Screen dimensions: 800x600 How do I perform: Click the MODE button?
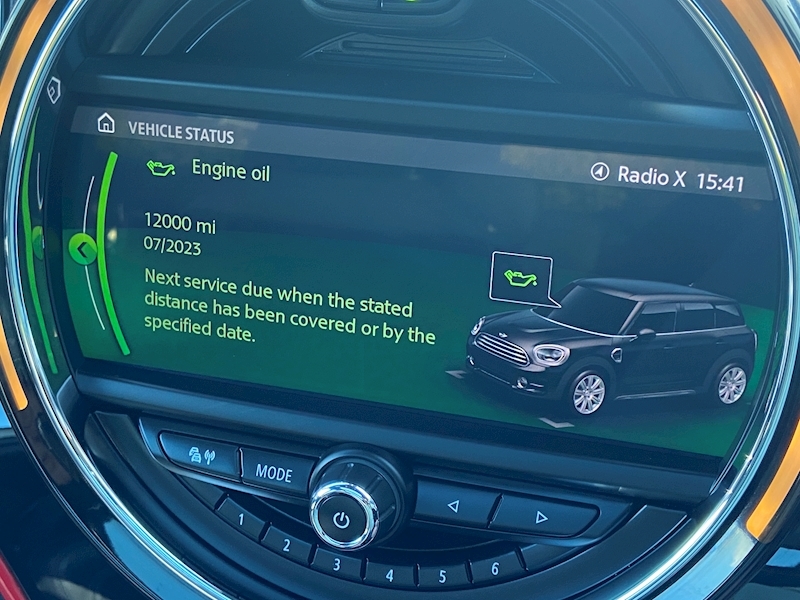[x=275, y=472]
